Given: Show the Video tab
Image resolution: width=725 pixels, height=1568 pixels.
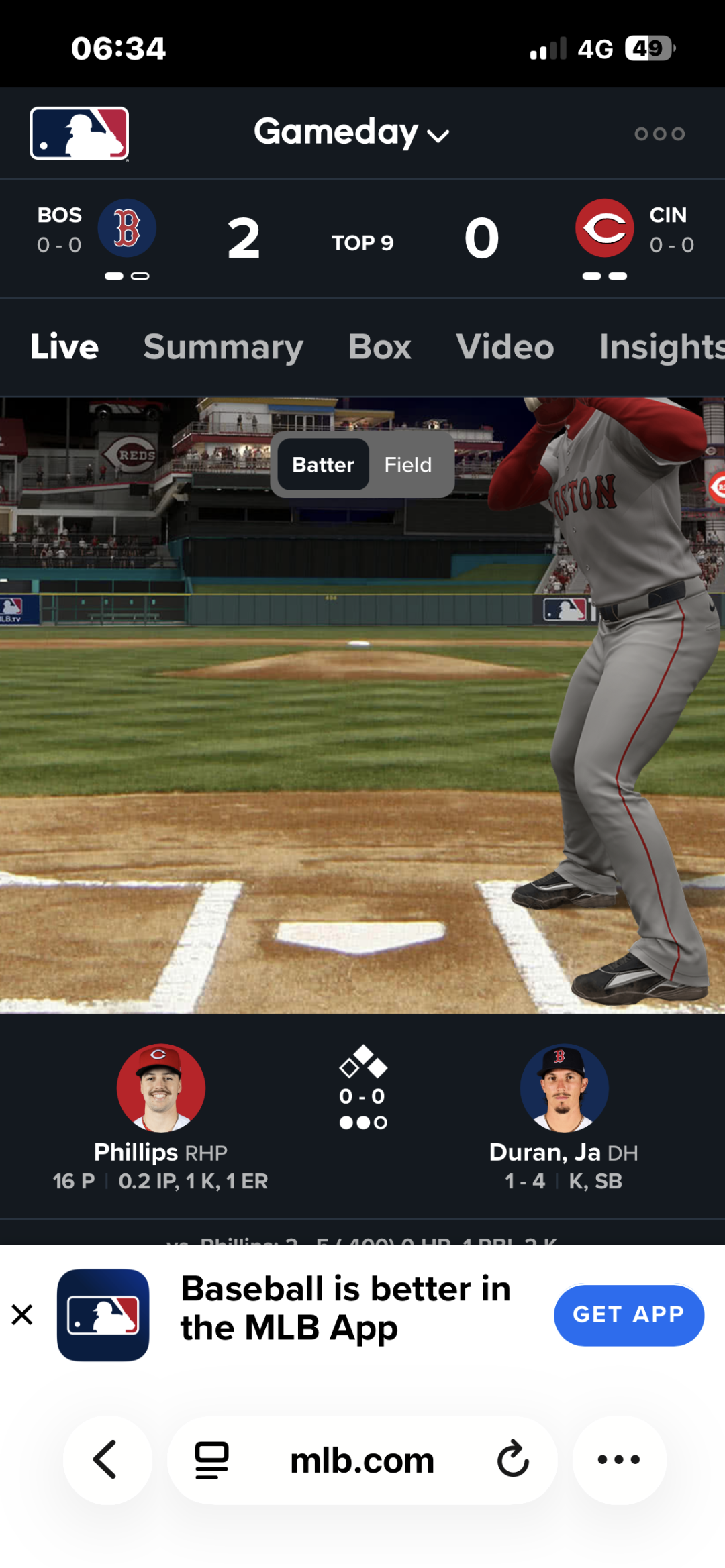Looking at the screenshot, I should [505, 347].
